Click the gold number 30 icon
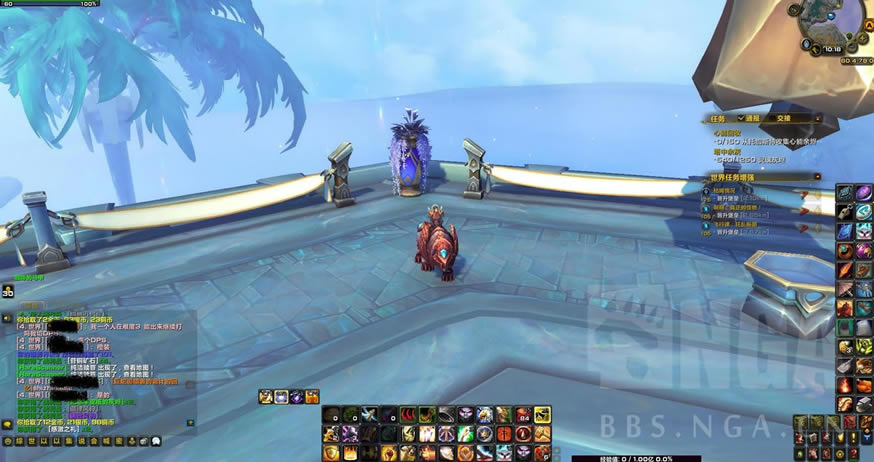This screenshot has height=462, width=874. tap(8, 292)
